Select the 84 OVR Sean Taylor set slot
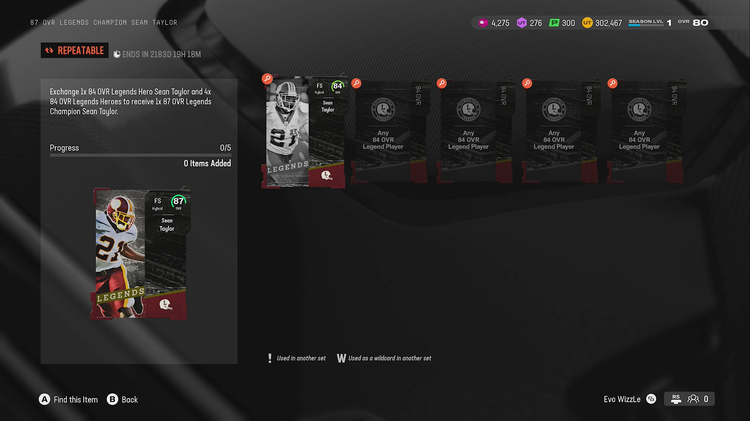The height and width of the screenshot is (421, 750). [x=304, y=132]
